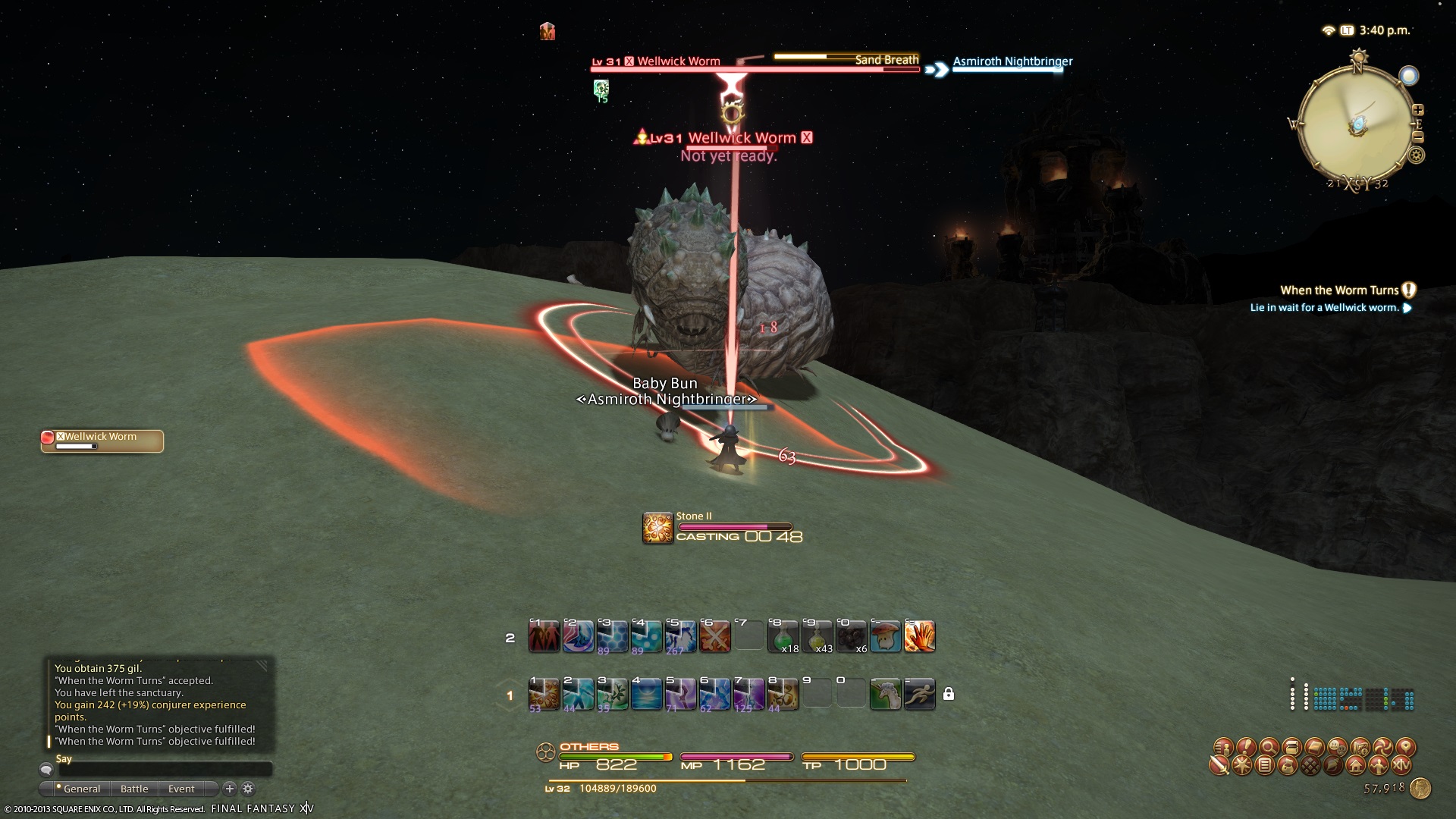Toggle the hotbar lock icon

(x=948, y=694)
